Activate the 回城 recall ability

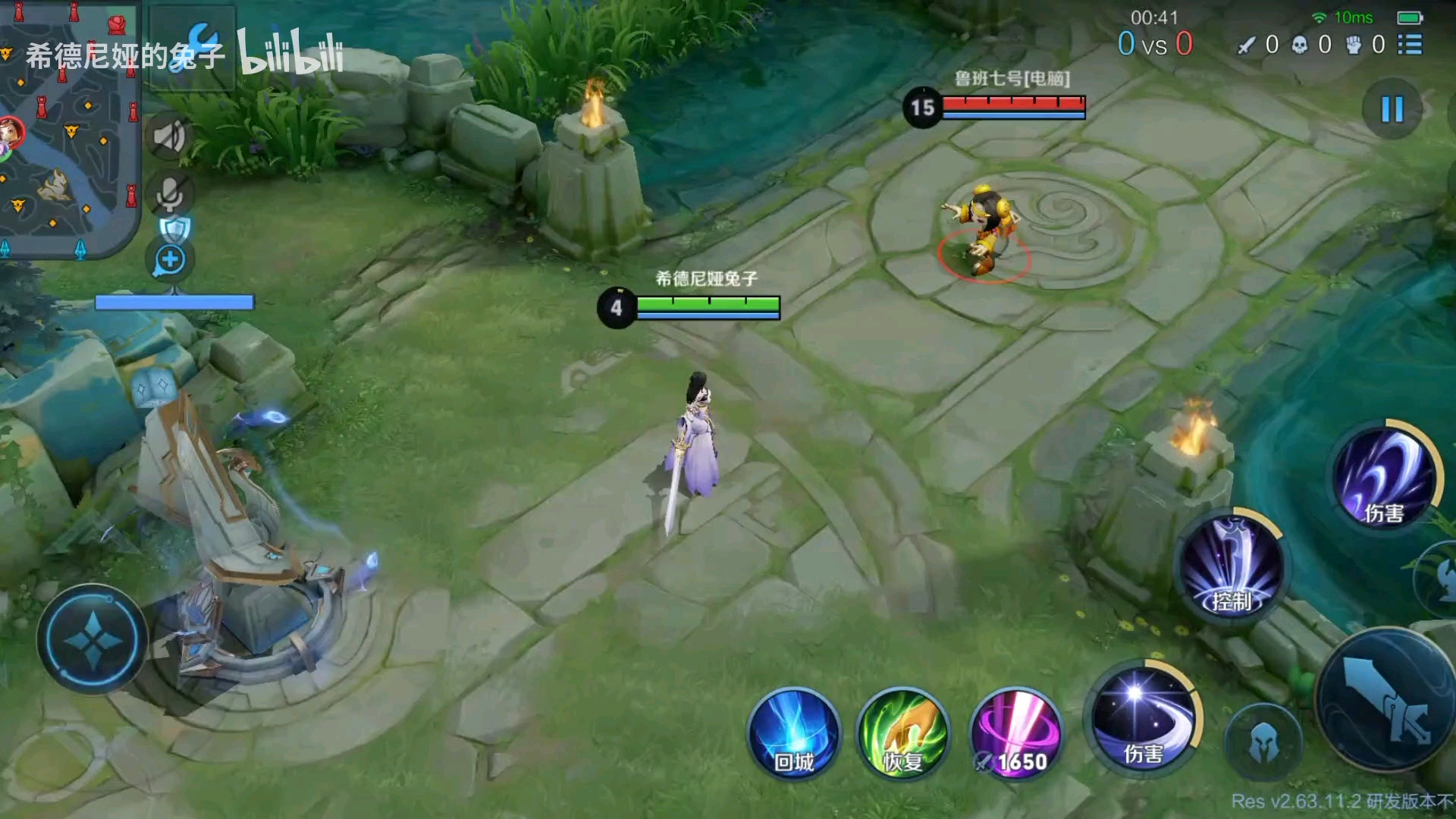click(x=794, y=733)
